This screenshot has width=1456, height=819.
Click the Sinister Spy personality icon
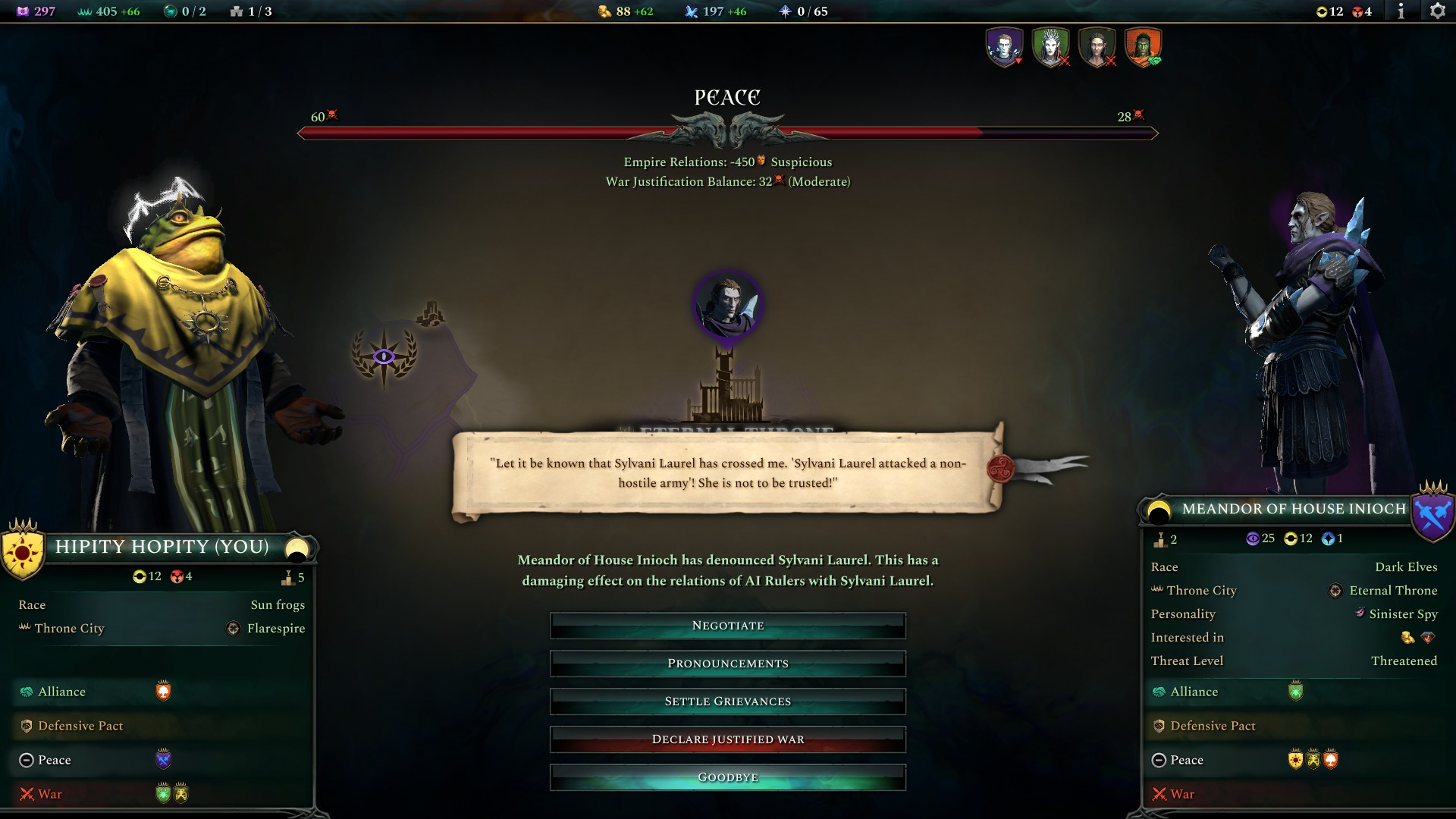(x=1361, y=613)
